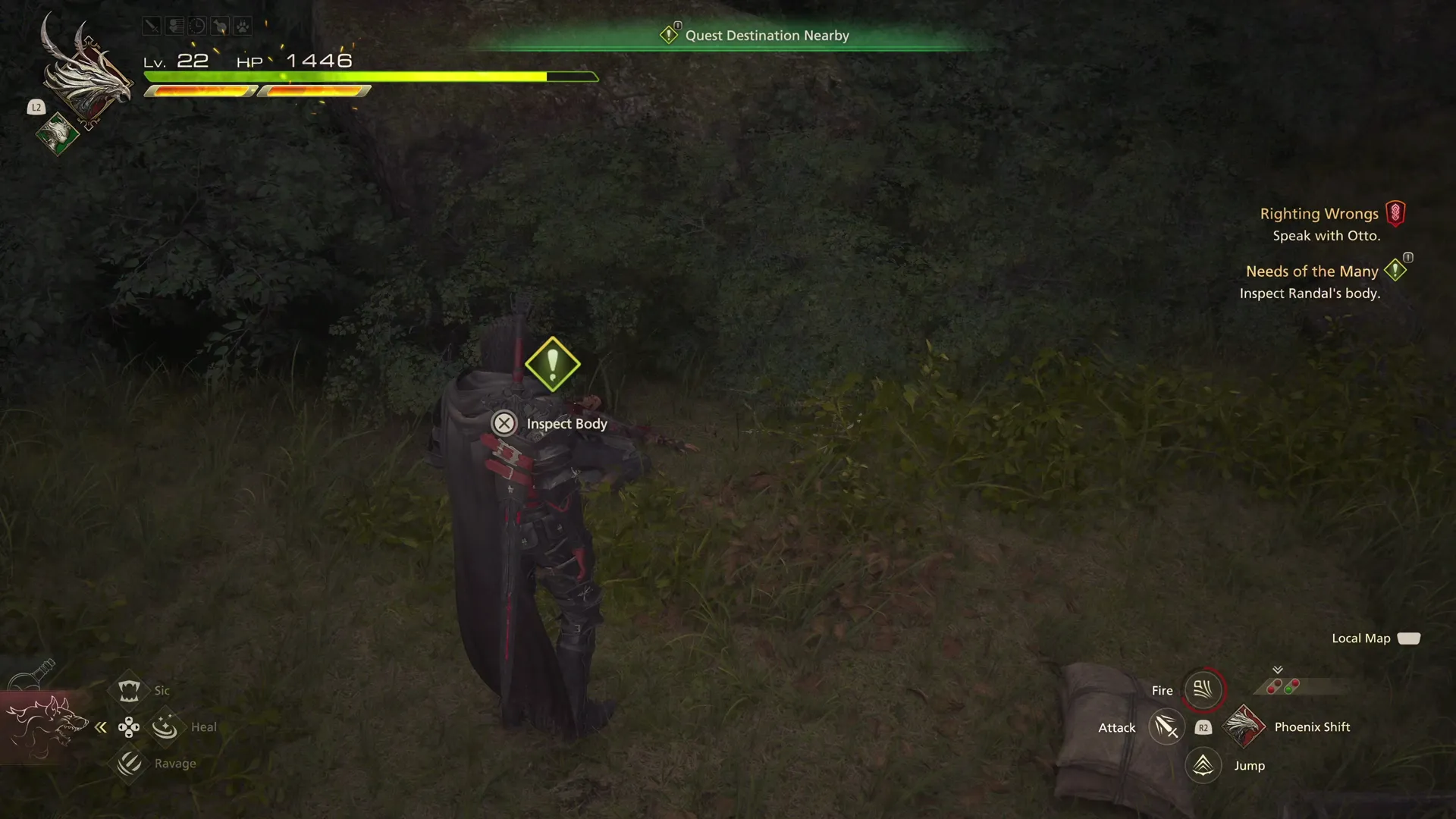The width and height of the screenshot is (1456, 819).
Task: Toggle the red cooldown dot on ability meter
Action: pyautogui.click(x=1294, y=683)
